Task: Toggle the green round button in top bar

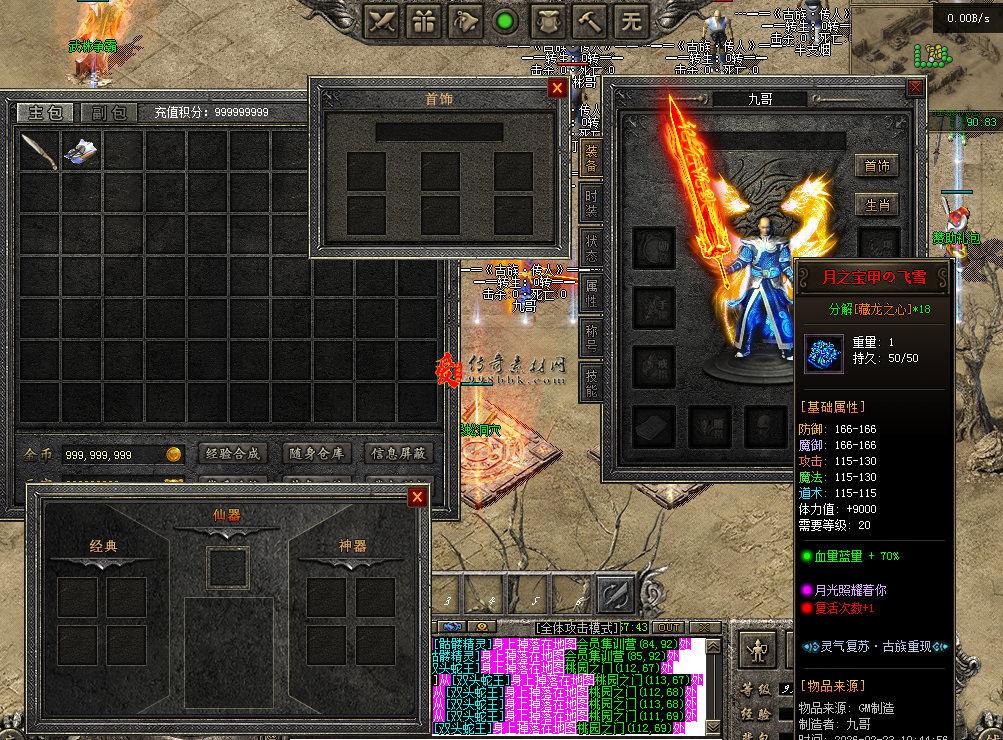Action: tap(506, 21)
